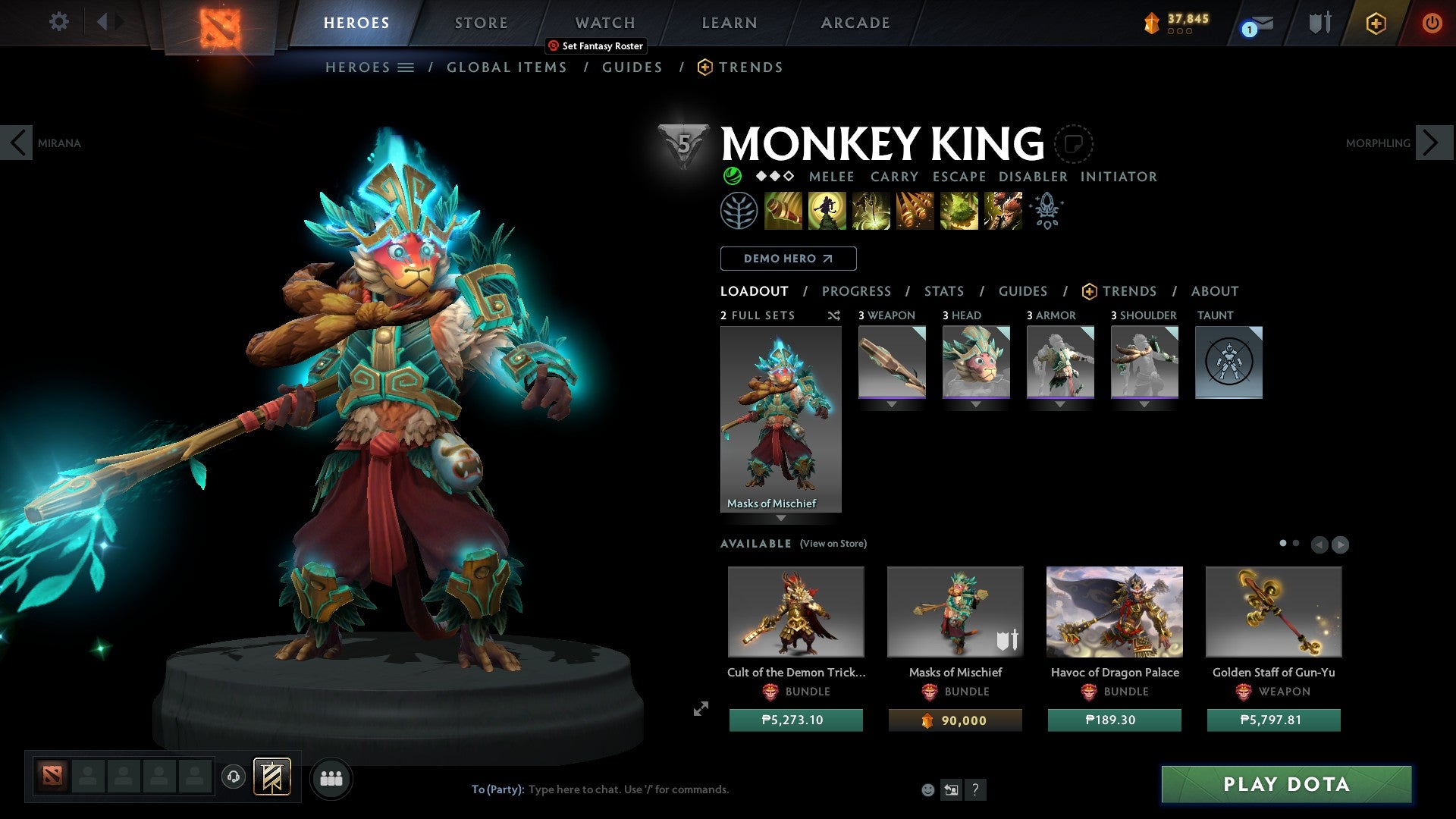Click the headset voice chat icon
The height and width of the screenshot is (819, 1456).
pyautogui.click(x=233, y=778)
